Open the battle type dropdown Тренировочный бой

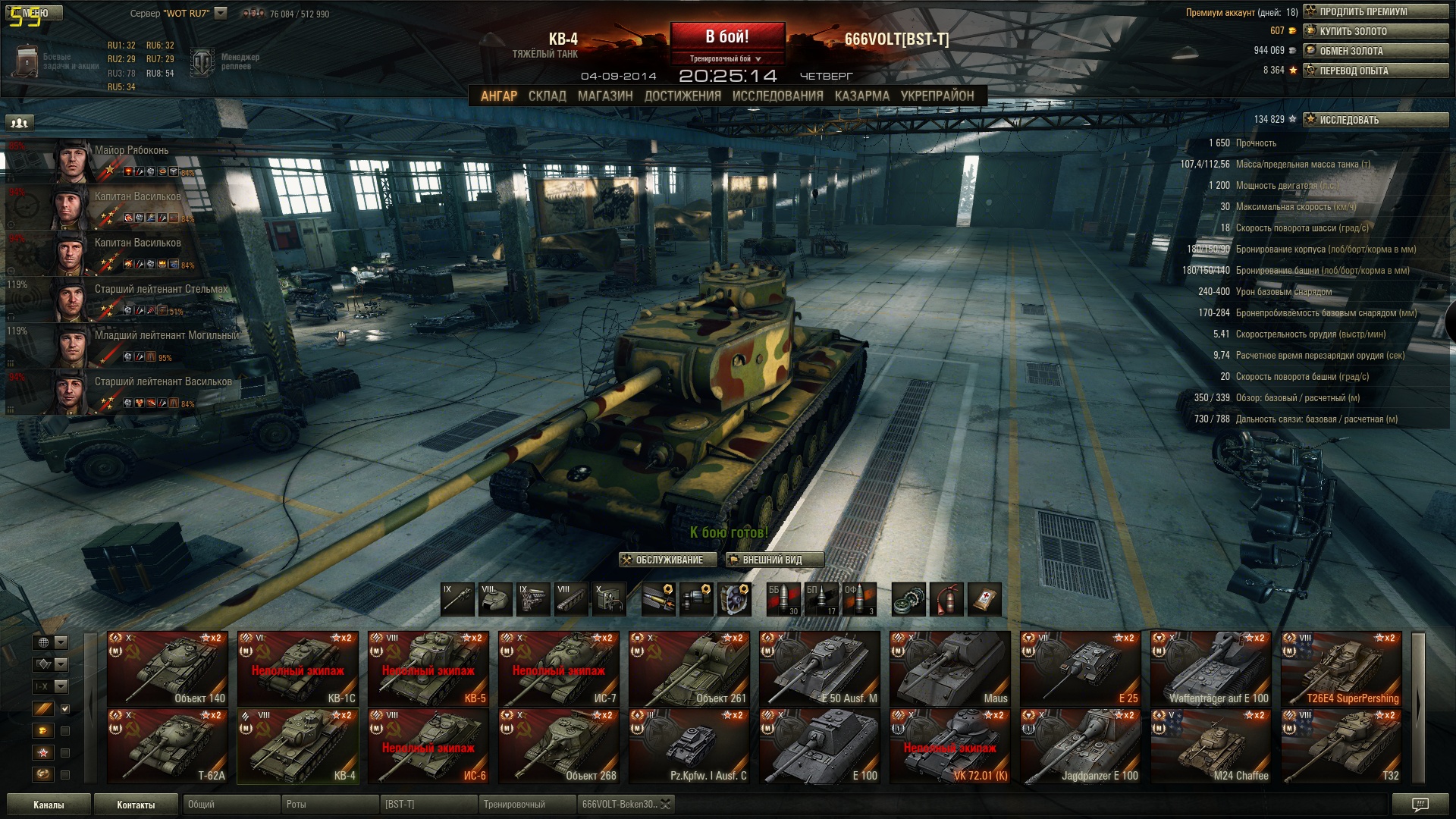click(x=726, y=58)
